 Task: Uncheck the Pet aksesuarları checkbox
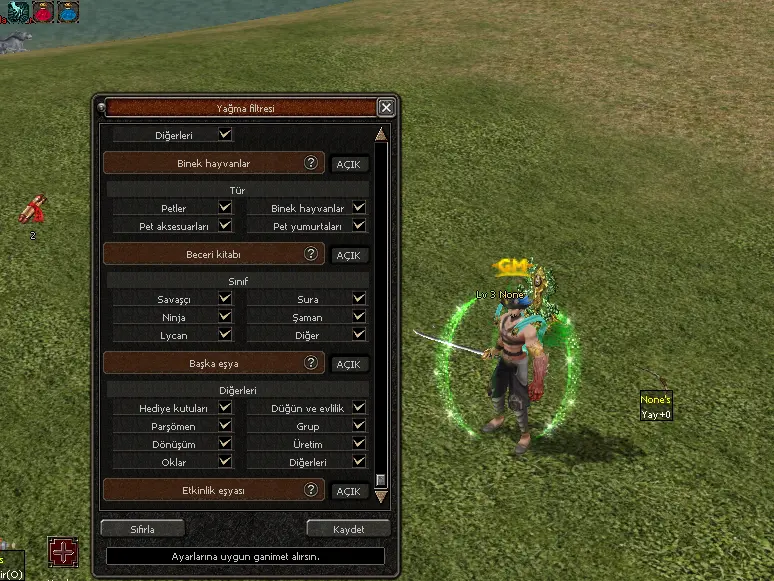(x=225, y=226)
